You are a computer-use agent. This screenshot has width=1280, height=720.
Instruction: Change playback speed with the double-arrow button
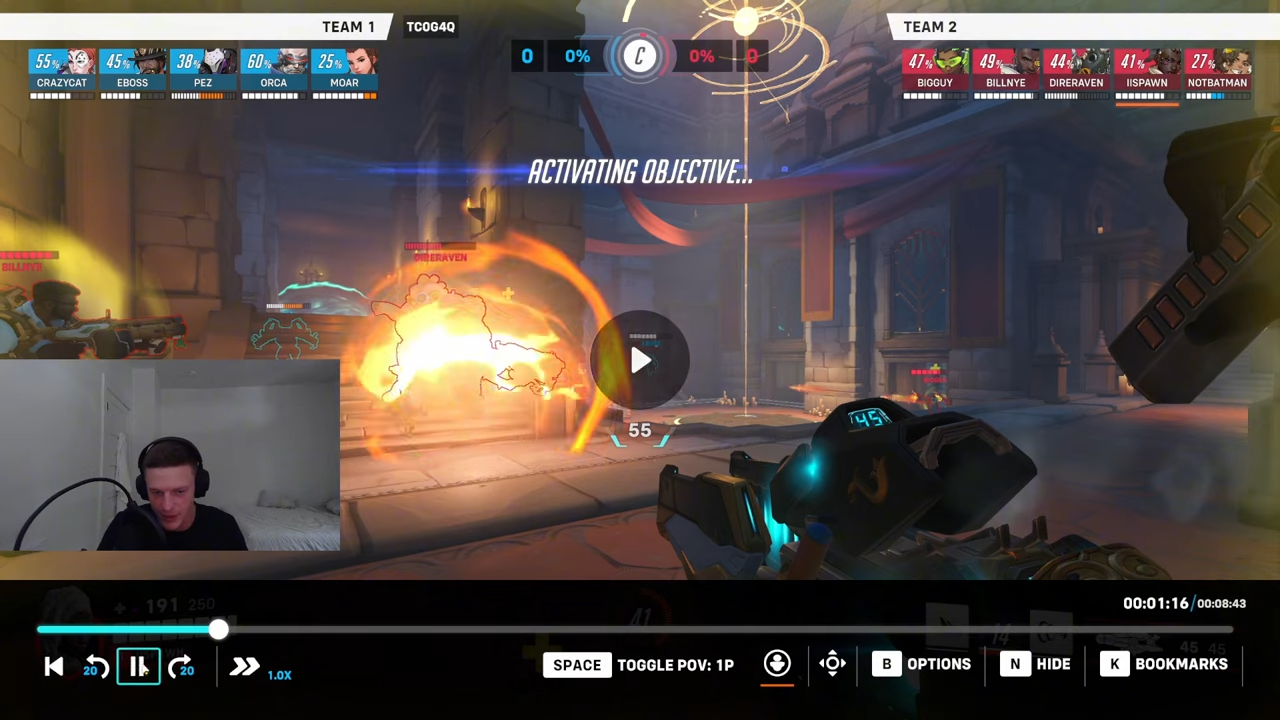[244, 667]
